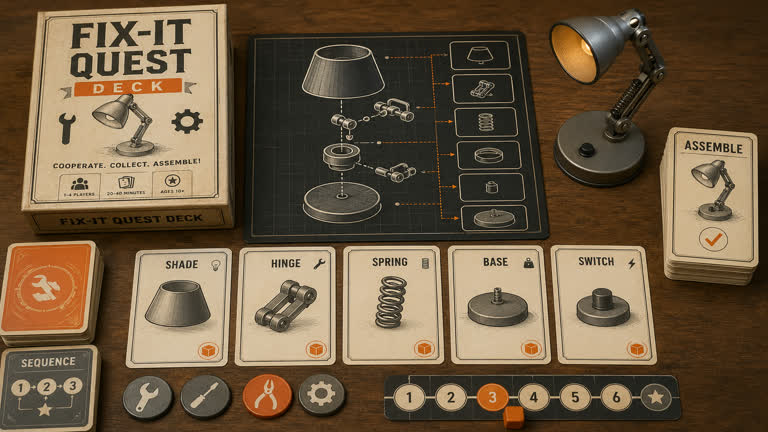The height and width of the screenshot is (432, 768).
Task: Click the star space ending the track
Action: tap(657, 398)
